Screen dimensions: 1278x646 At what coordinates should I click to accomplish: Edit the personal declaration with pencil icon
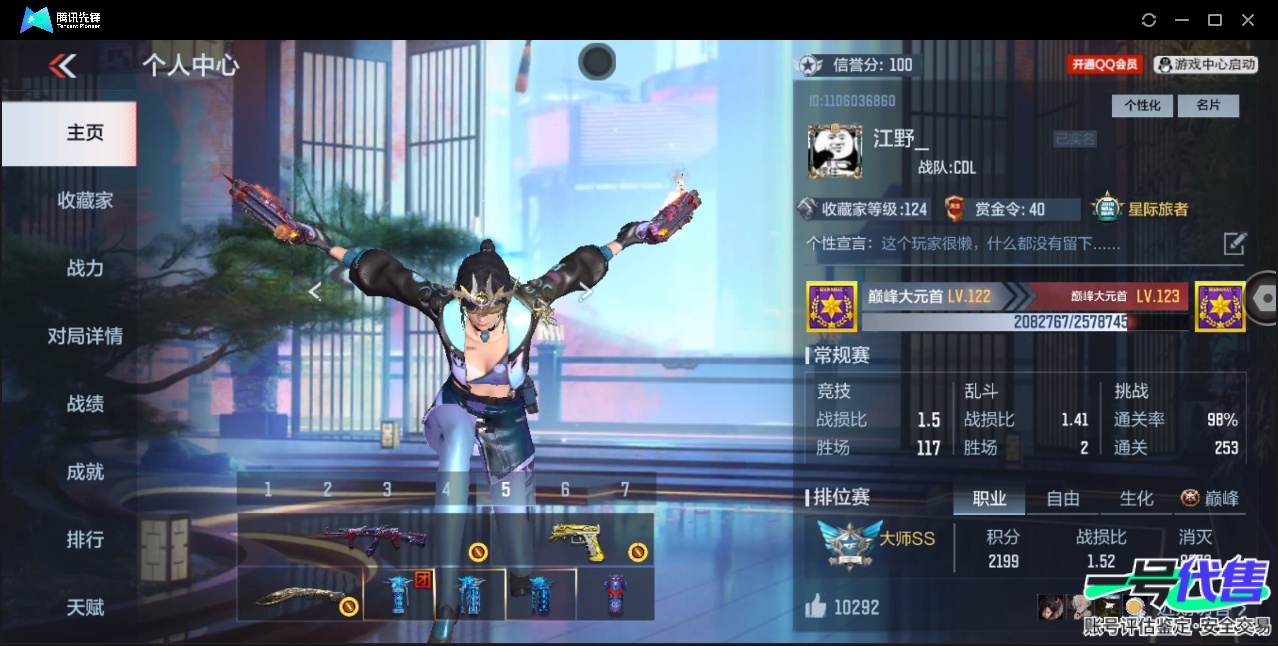click(1234, 243)
